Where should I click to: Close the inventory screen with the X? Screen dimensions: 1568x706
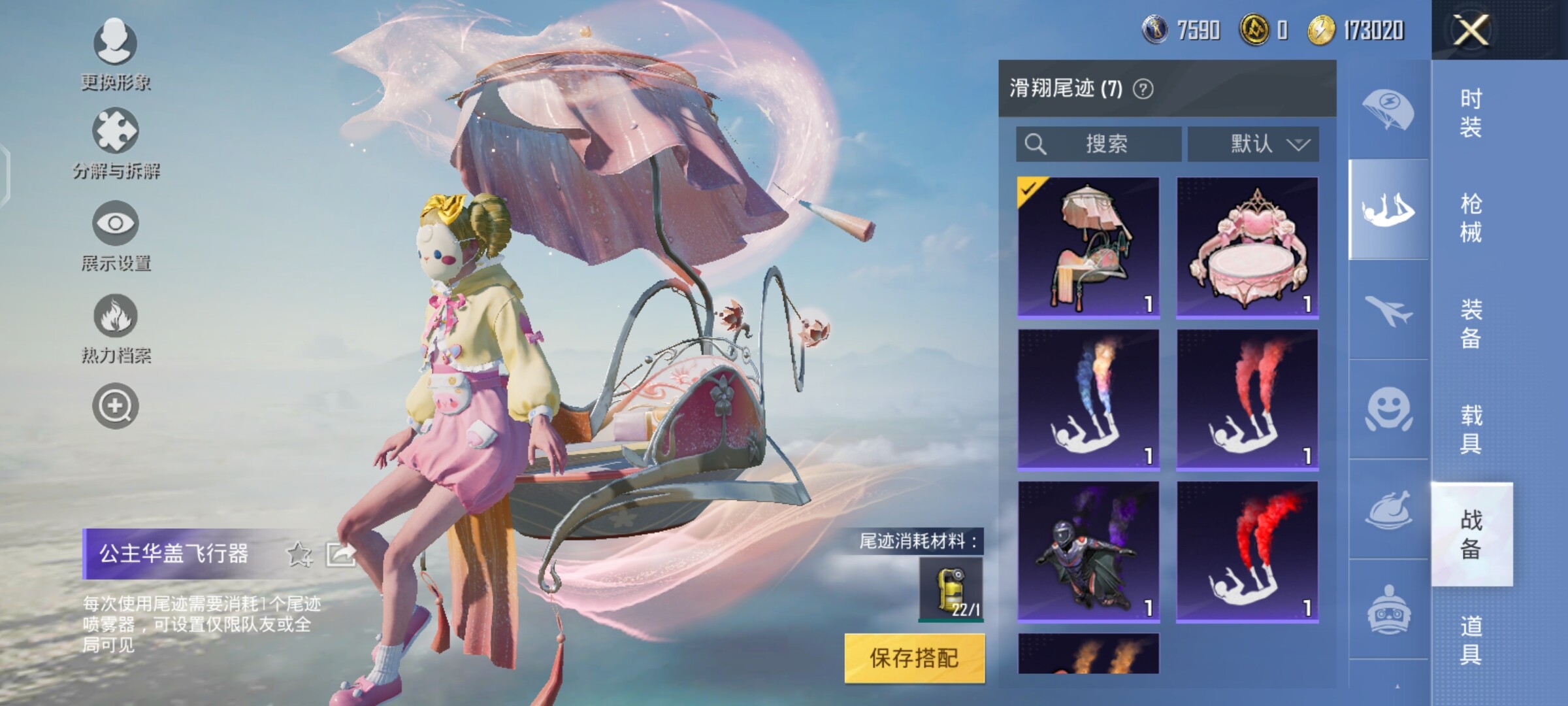click(1470, 30)
